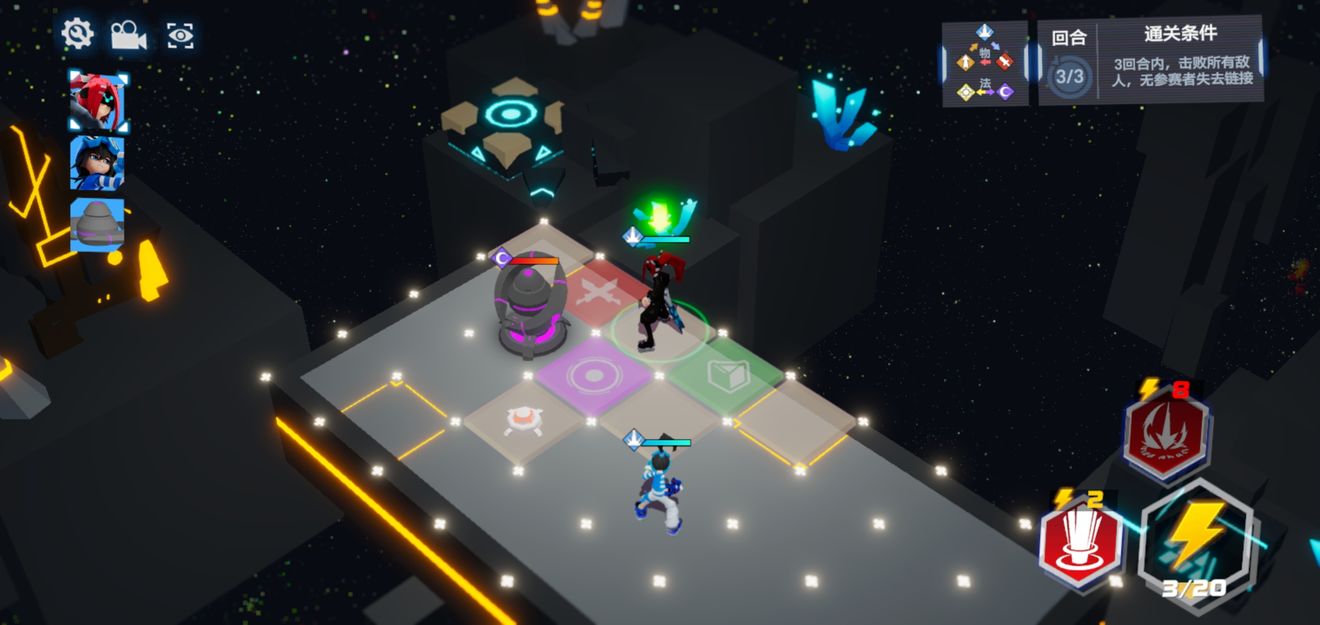Select the blue-hooded character portrait
This screenshot has width=1320, height=625.
97,163
